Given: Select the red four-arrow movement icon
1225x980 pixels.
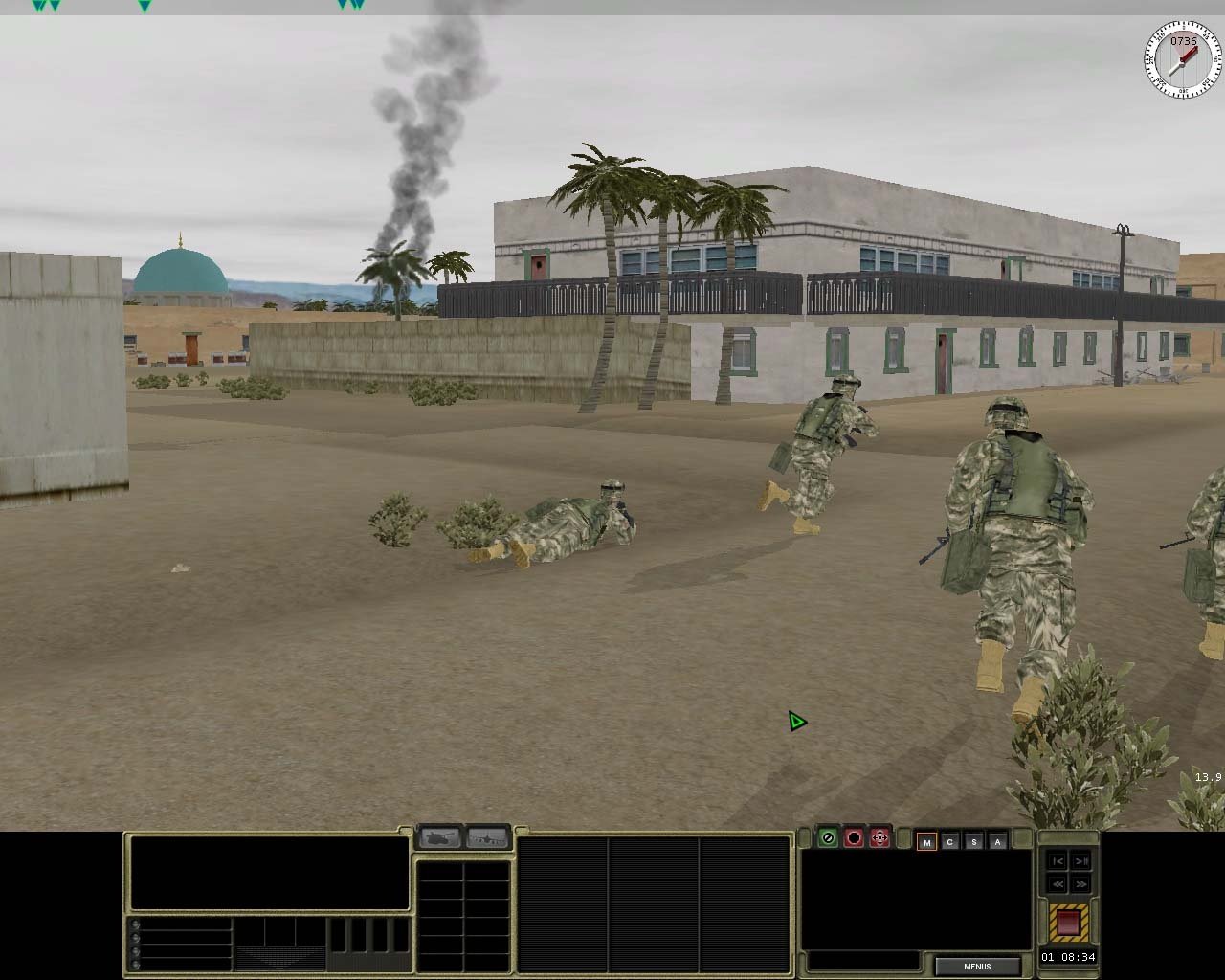Looking at the screenshot, I should coord(880,839).
